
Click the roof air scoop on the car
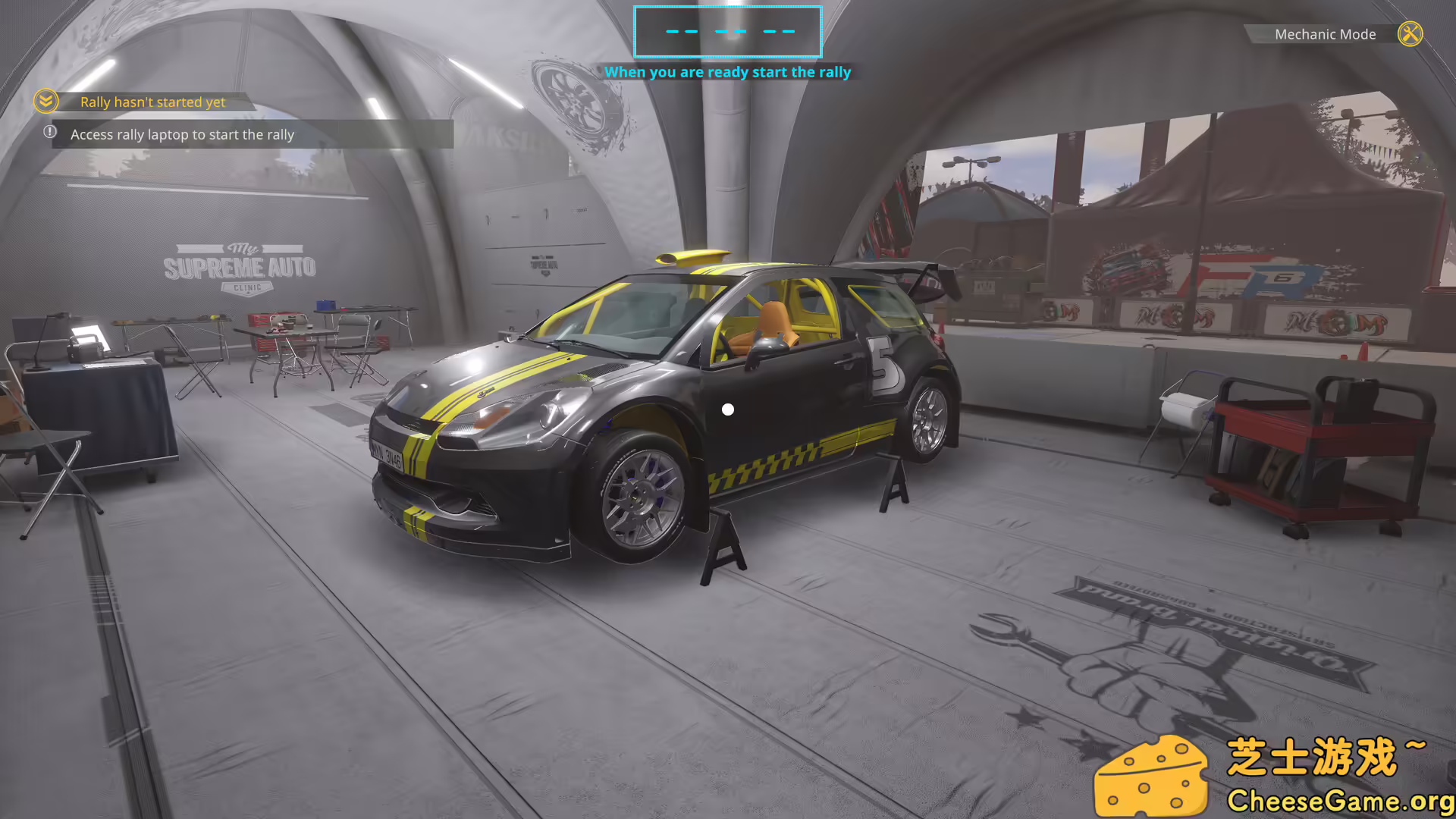pyautogui.click(x=694, y=258)
